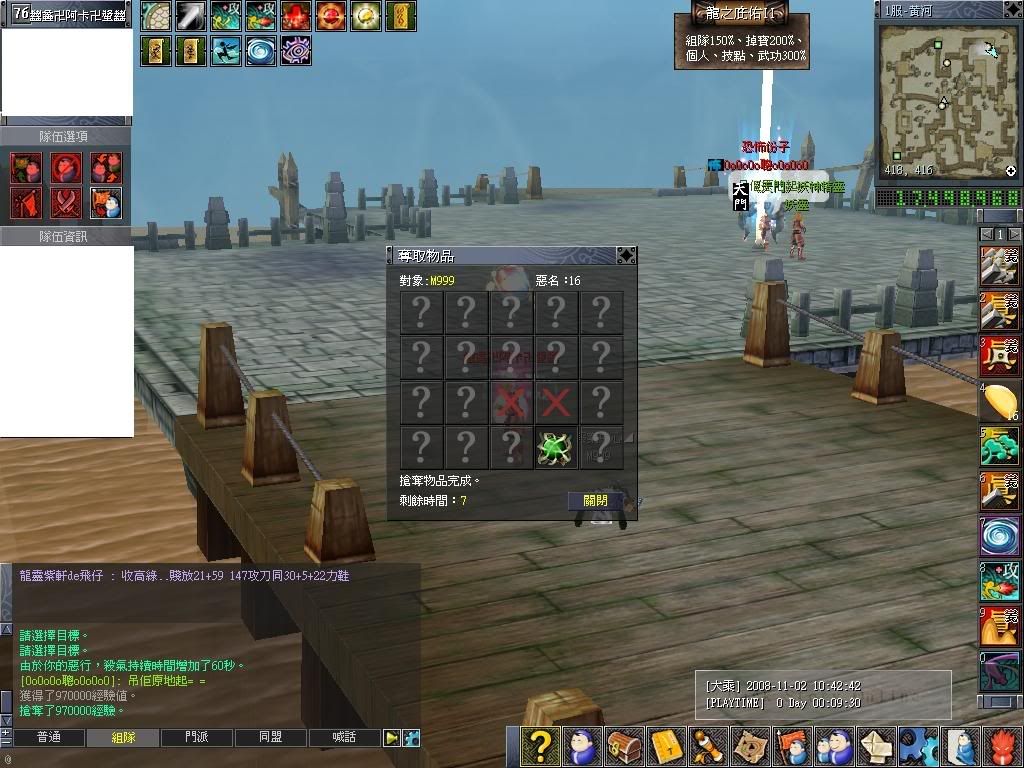Take the green orb item in loot grid
The image size is (1024, 768).
(555, 447)
